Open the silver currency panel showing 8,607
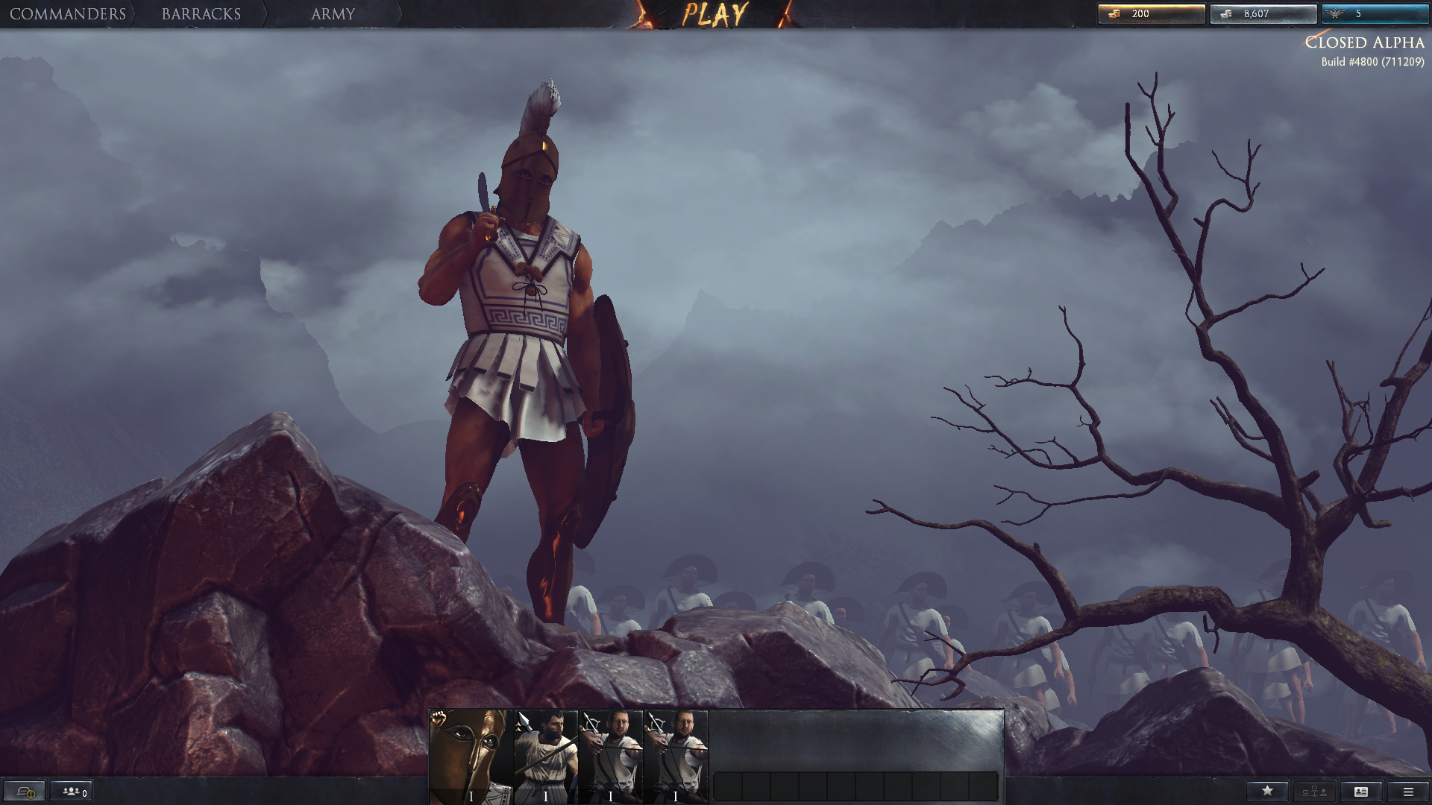Viewport: 1432px width, 805px height. tap(1263, 14)
